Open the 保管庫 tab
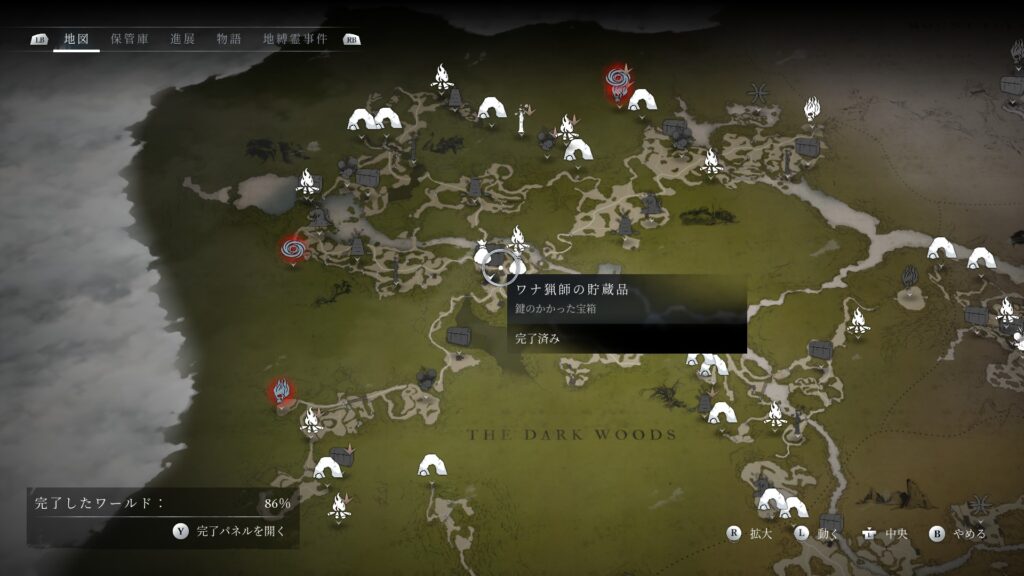This screenshot has width=1024, height=576. pyautogui.click(x=129, y=39)
